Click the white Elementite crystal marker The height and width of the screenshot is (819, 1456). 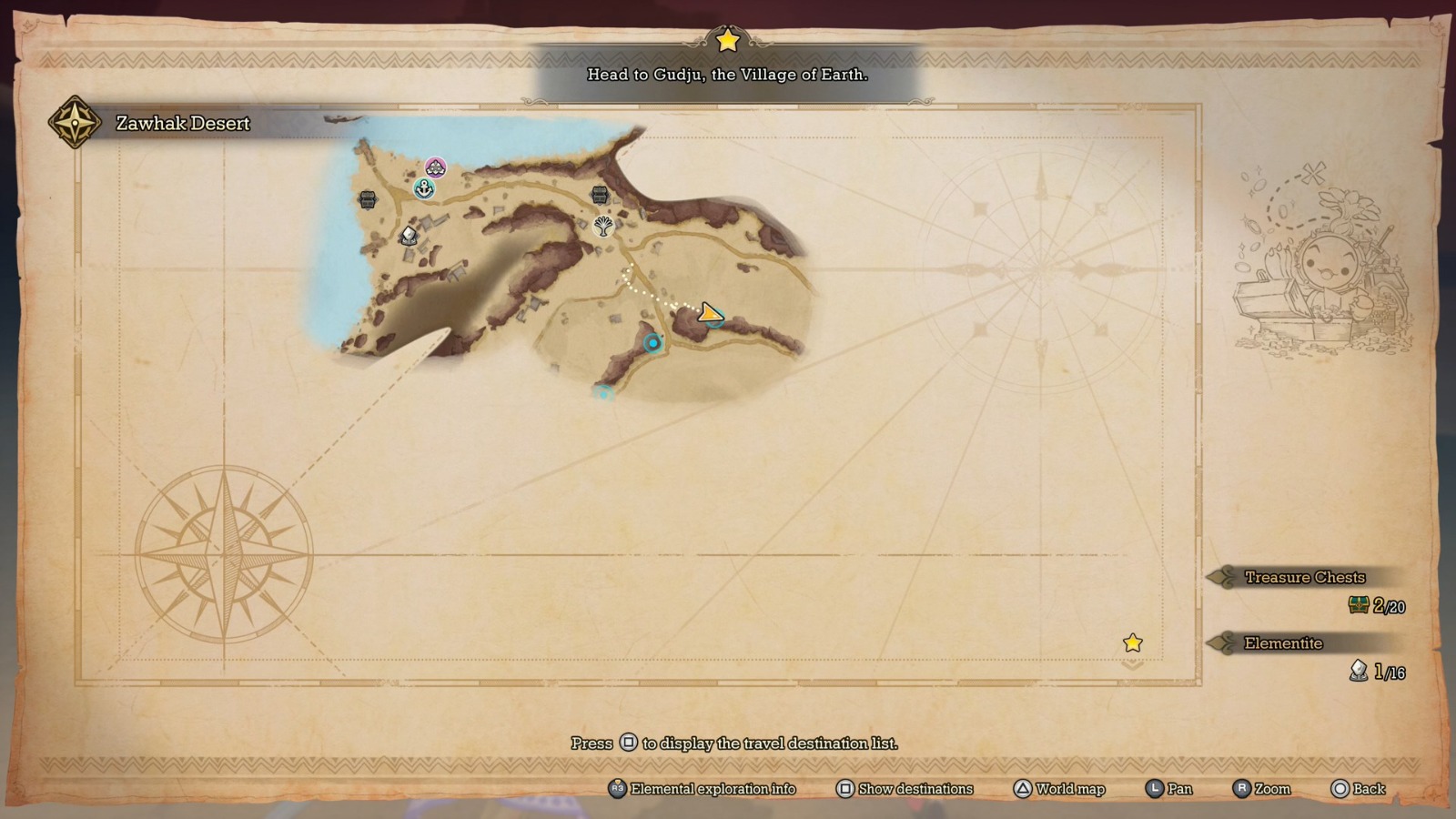[409, 236]
